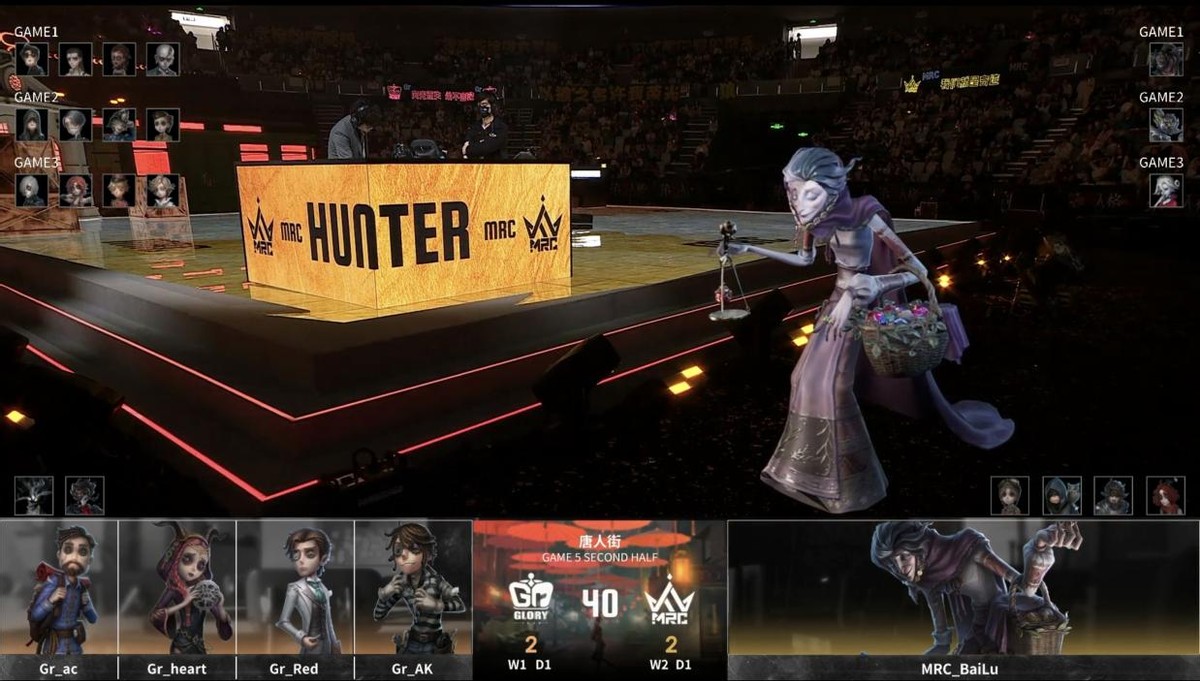Click the Gr_Red player card

pyautogui.click(x=295, y=598)
